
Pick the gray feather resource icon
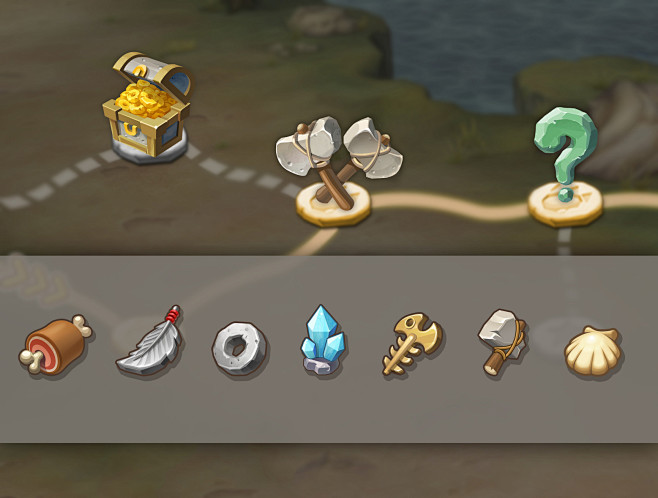click(x=150, y=343)
